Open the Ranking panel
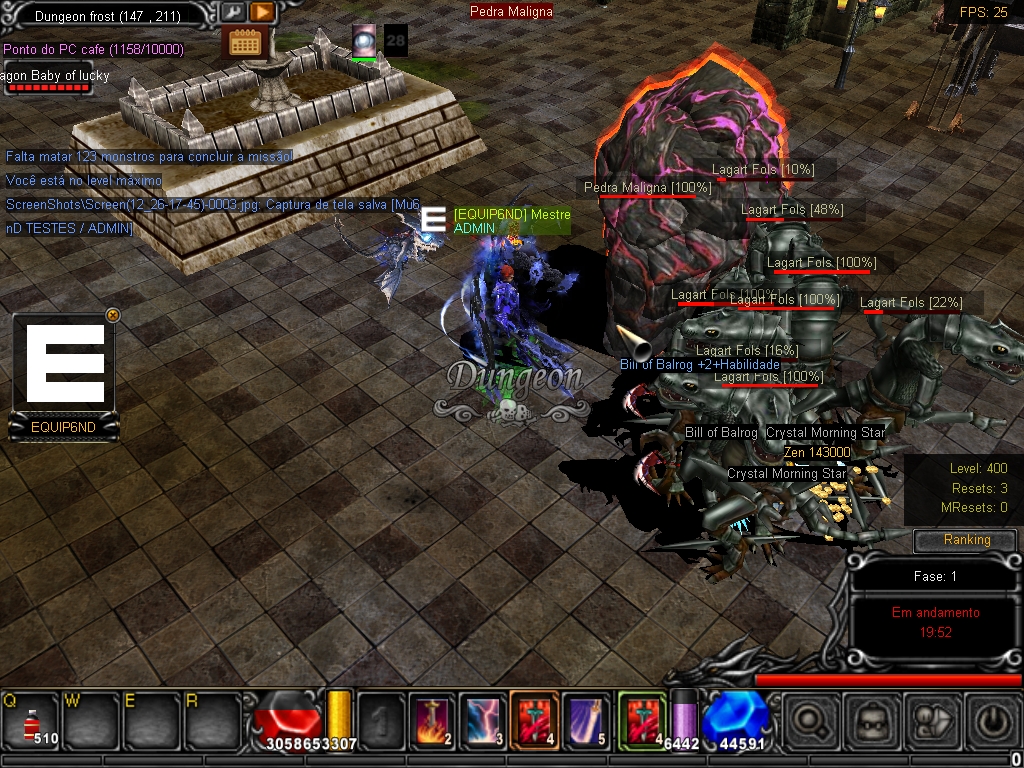 [966, 540]
